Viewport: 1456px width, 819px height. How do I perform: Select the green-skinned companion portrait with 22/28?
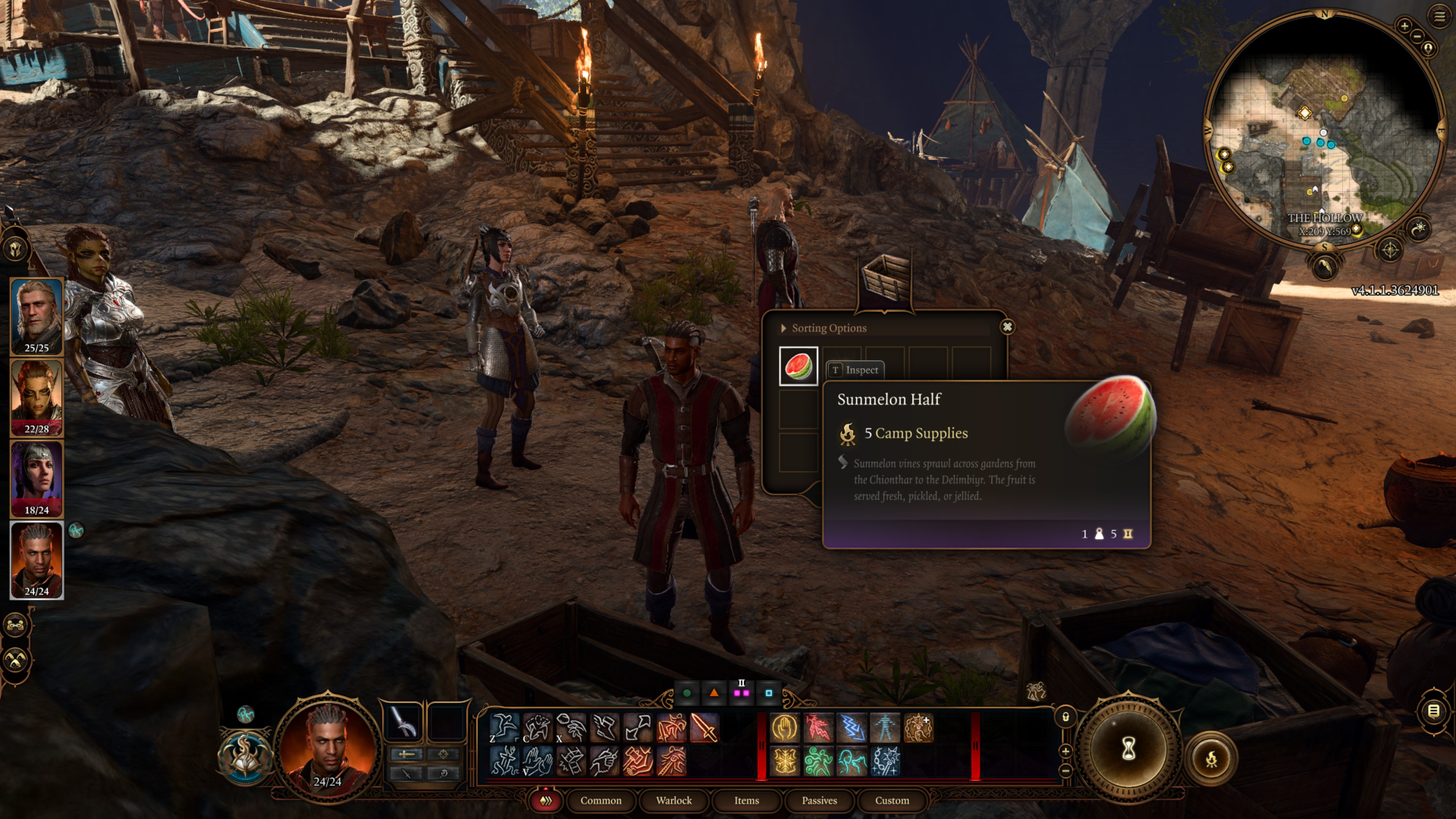pos(36,396)
